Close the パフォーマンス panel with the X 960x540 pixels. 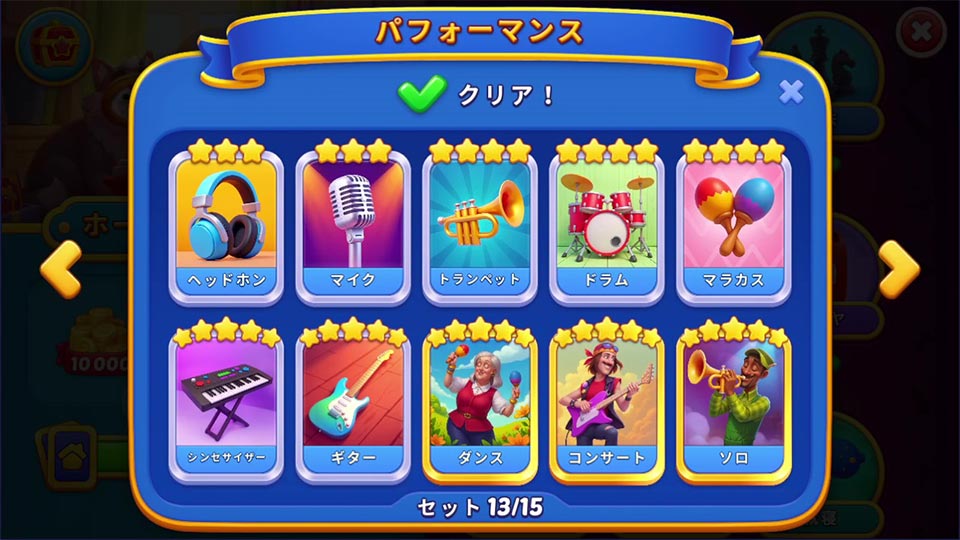coord(791,92)
